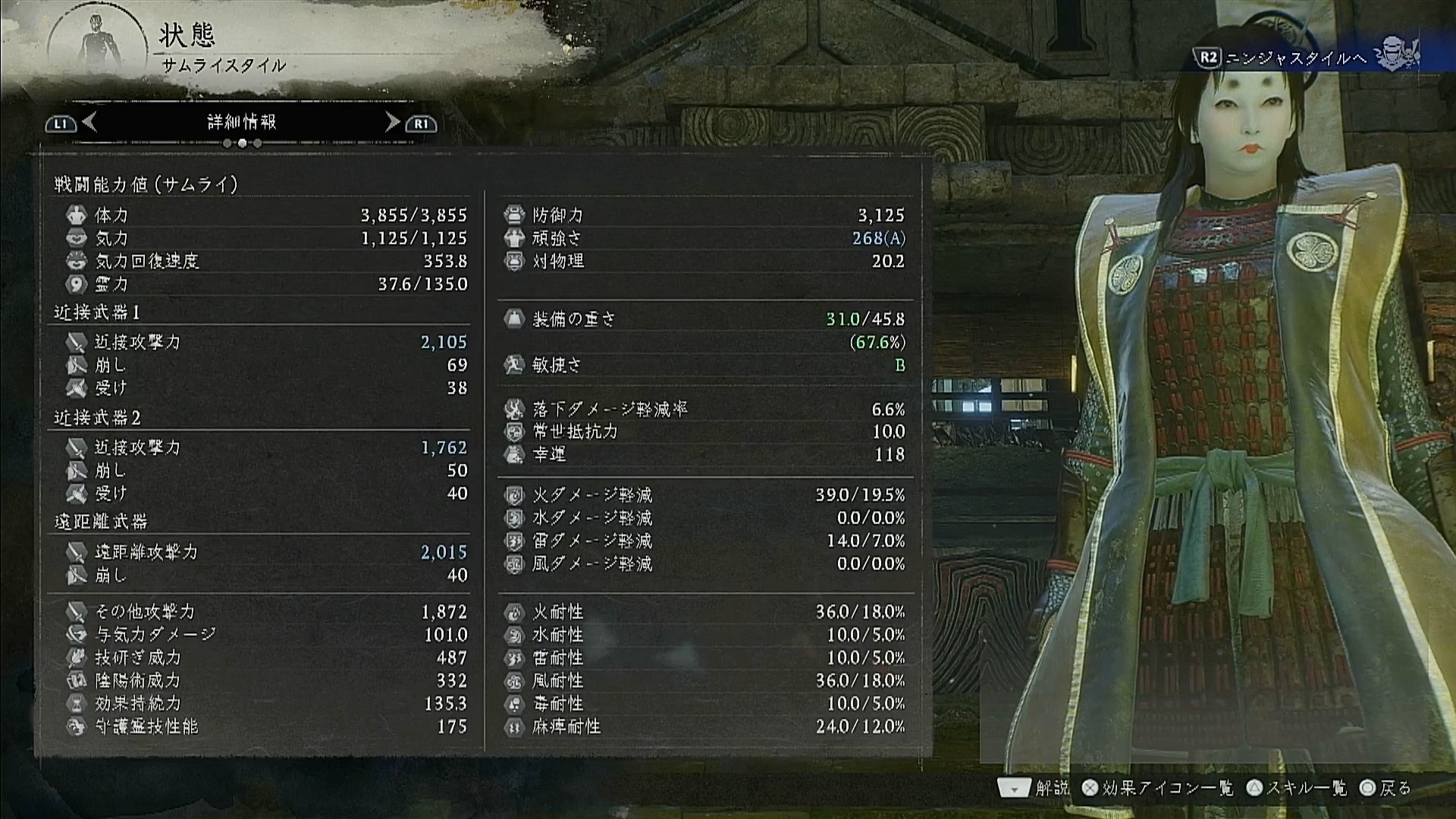
Task: Go to the next status page arrow
Action: [x=392, y=122]
